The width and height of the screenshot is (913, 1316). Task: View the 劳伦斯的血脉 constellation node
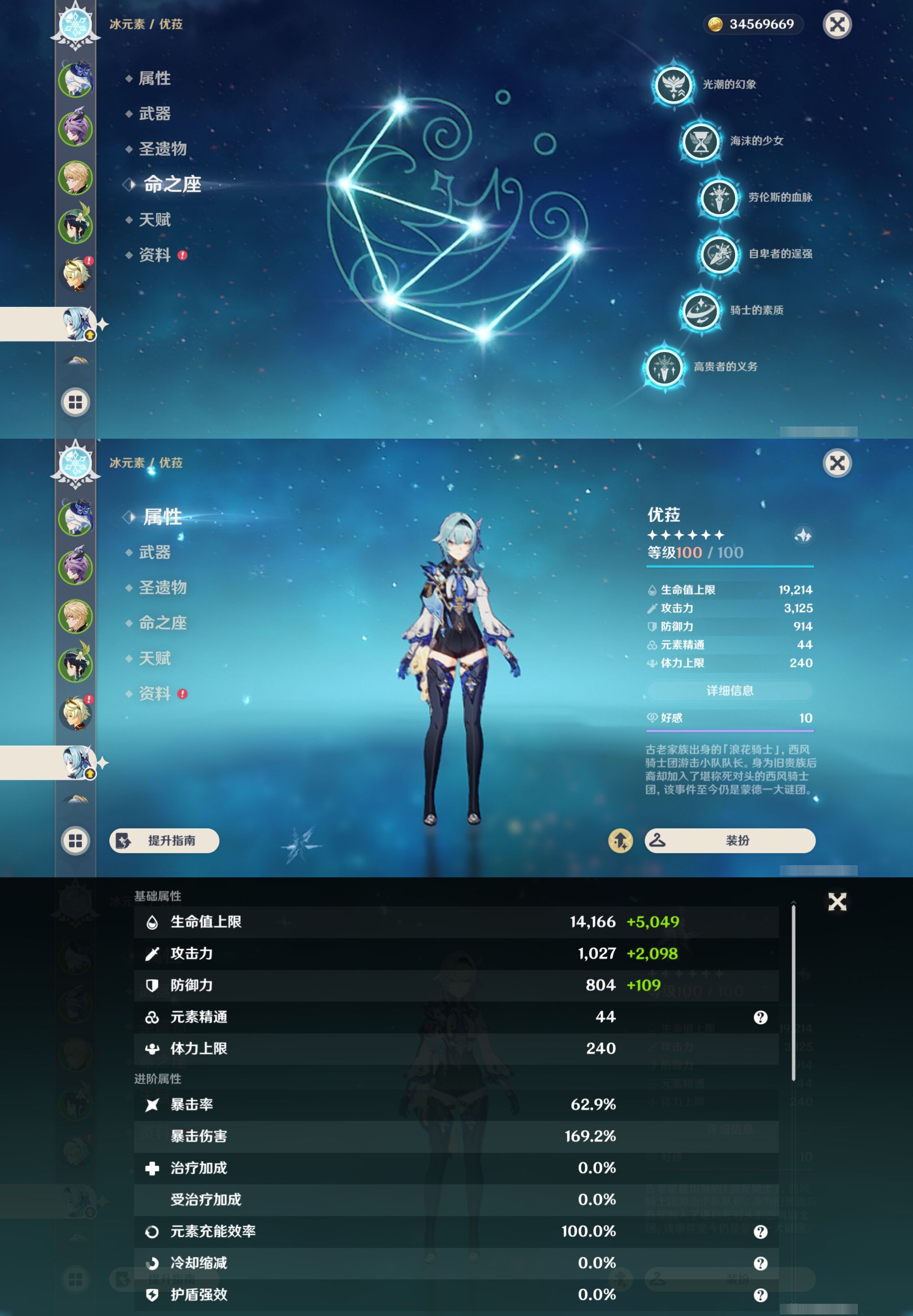pos(720,199)
